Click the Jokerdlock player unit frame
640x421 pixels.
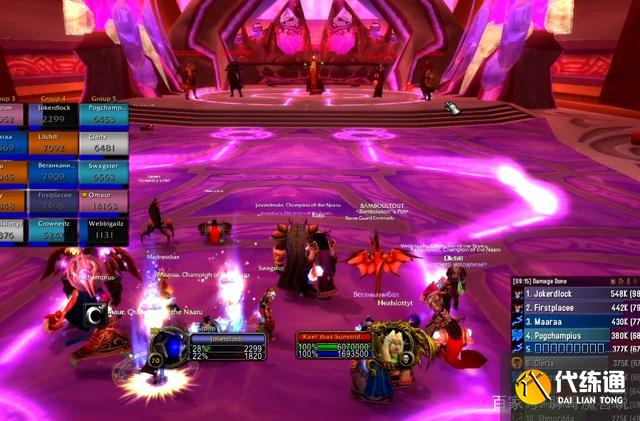coord(228,347)
